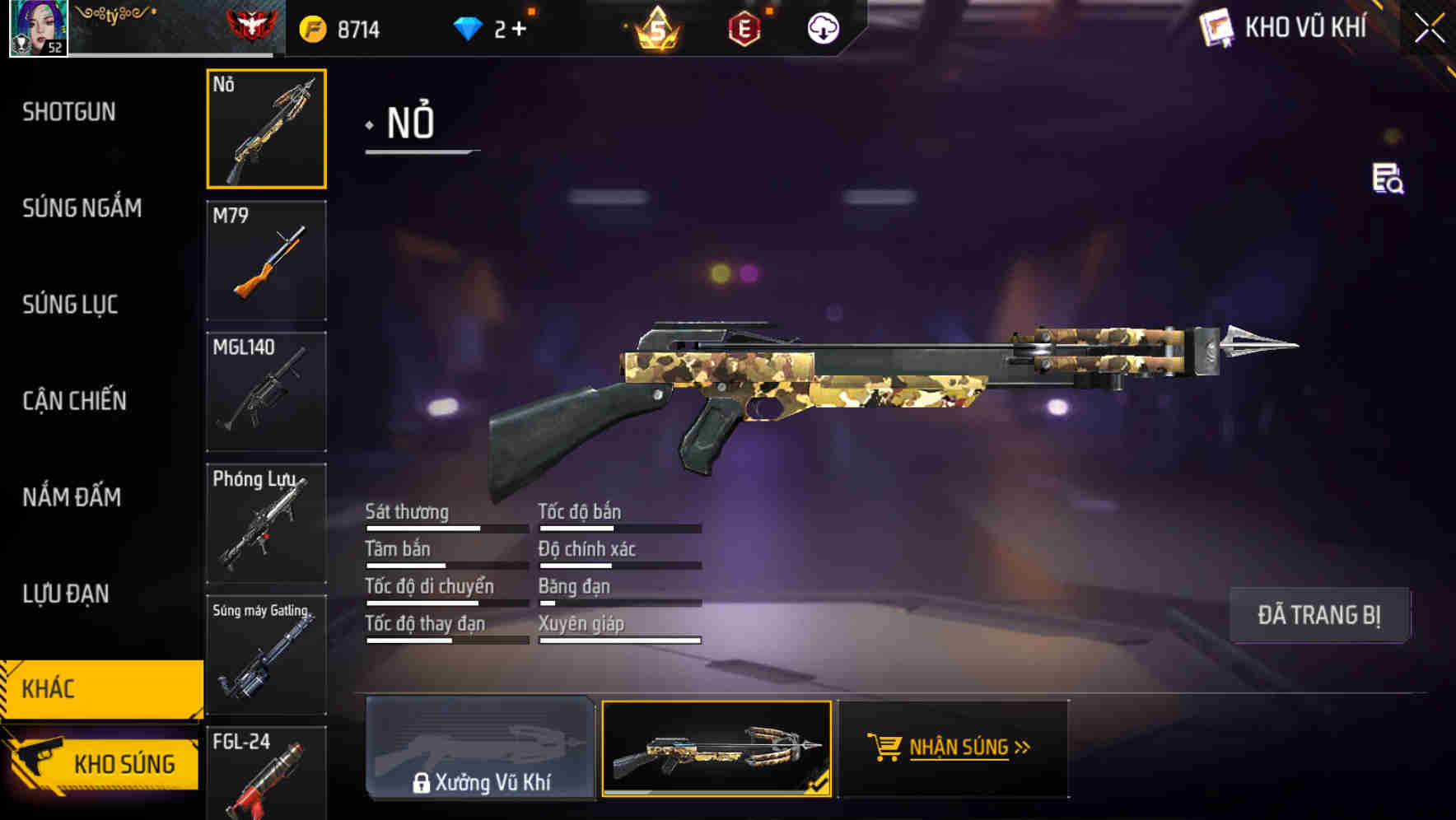Screen dimensions: 1456x820
Task: Open the level 5 crown badge
Action: 653,29
